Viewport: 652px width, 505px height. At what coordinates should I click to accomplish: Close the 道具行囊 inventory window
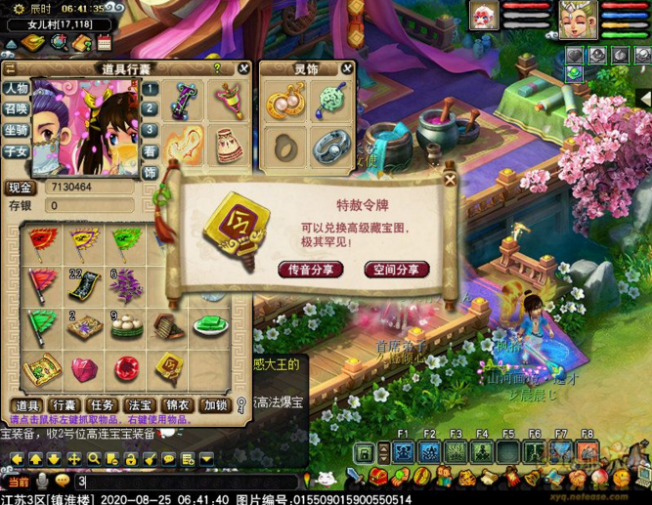pos(243,69)
